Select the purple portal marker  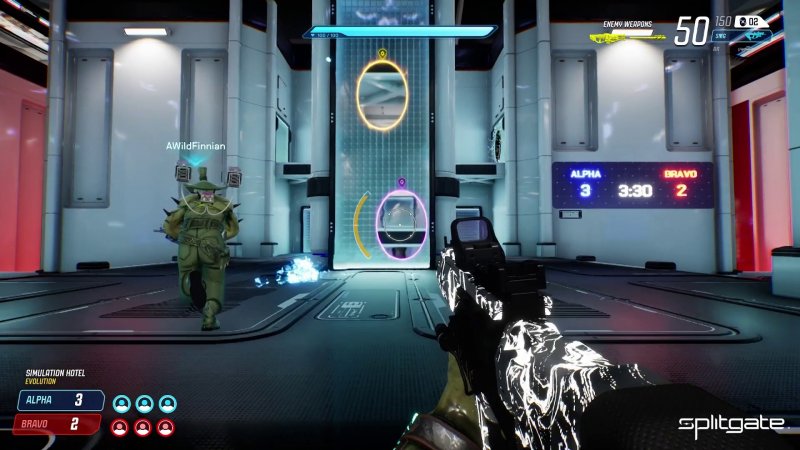(x=401, y=183)
